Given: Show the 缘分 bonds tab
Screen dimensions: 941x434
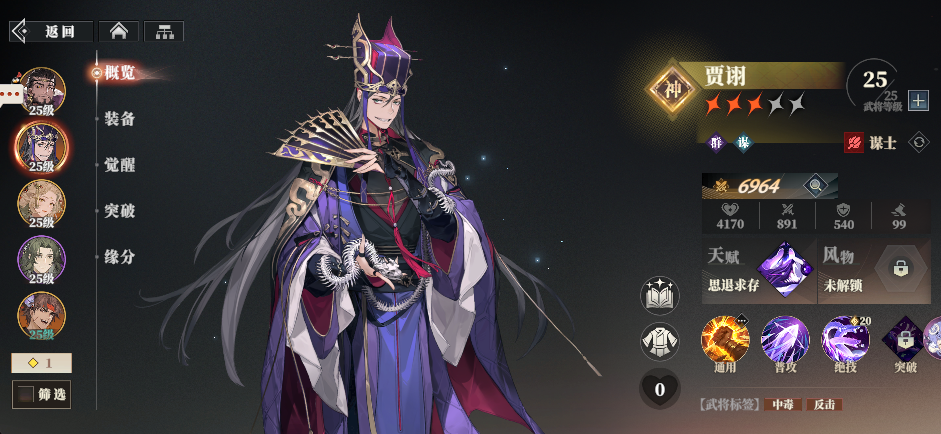Looking at the screenshot, I should pyautogui.click(x=119, y=257).
